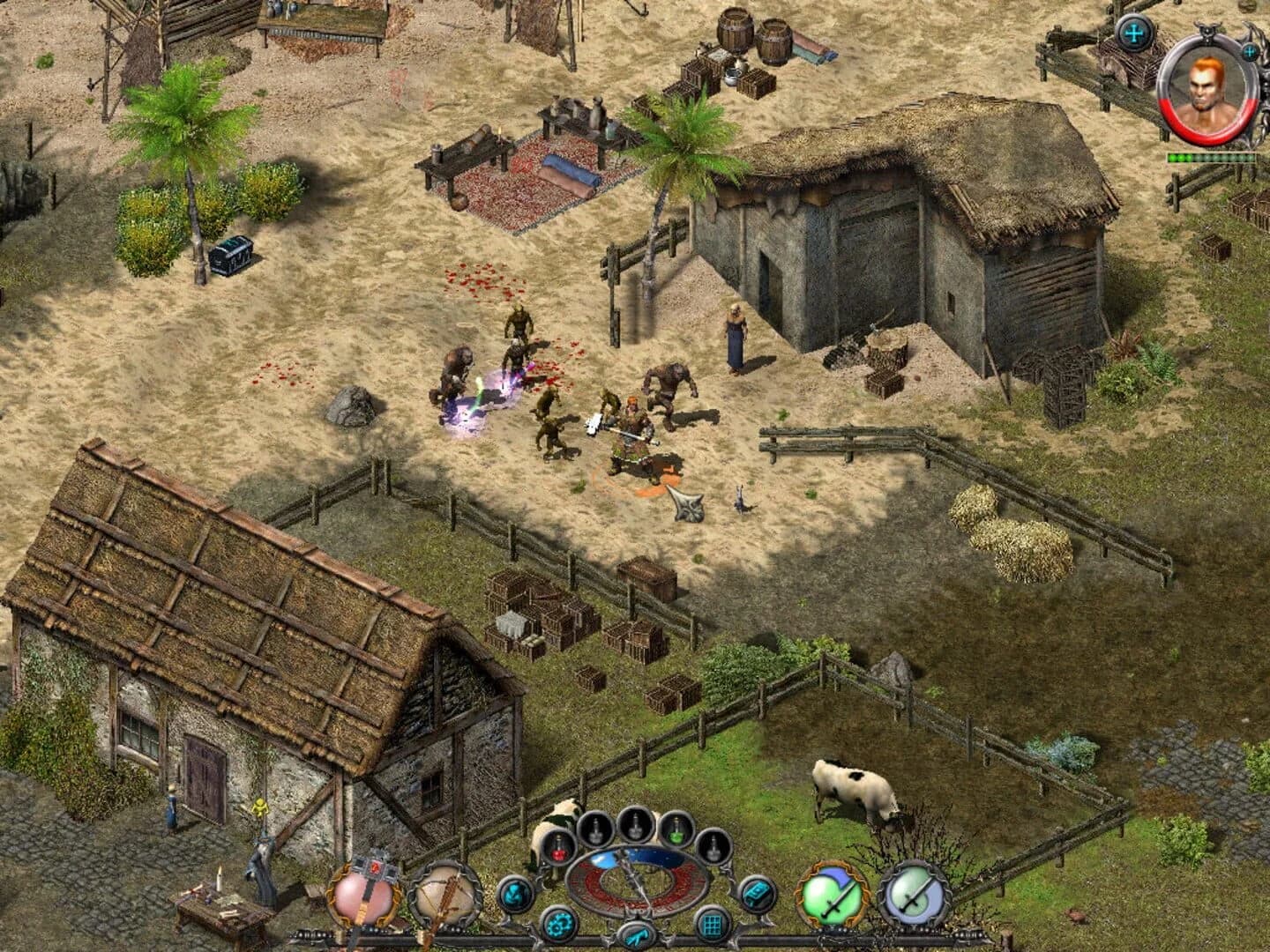Click an empty potion flask slot
Viewport: 1270px width, 952px height.
point(634,825)
